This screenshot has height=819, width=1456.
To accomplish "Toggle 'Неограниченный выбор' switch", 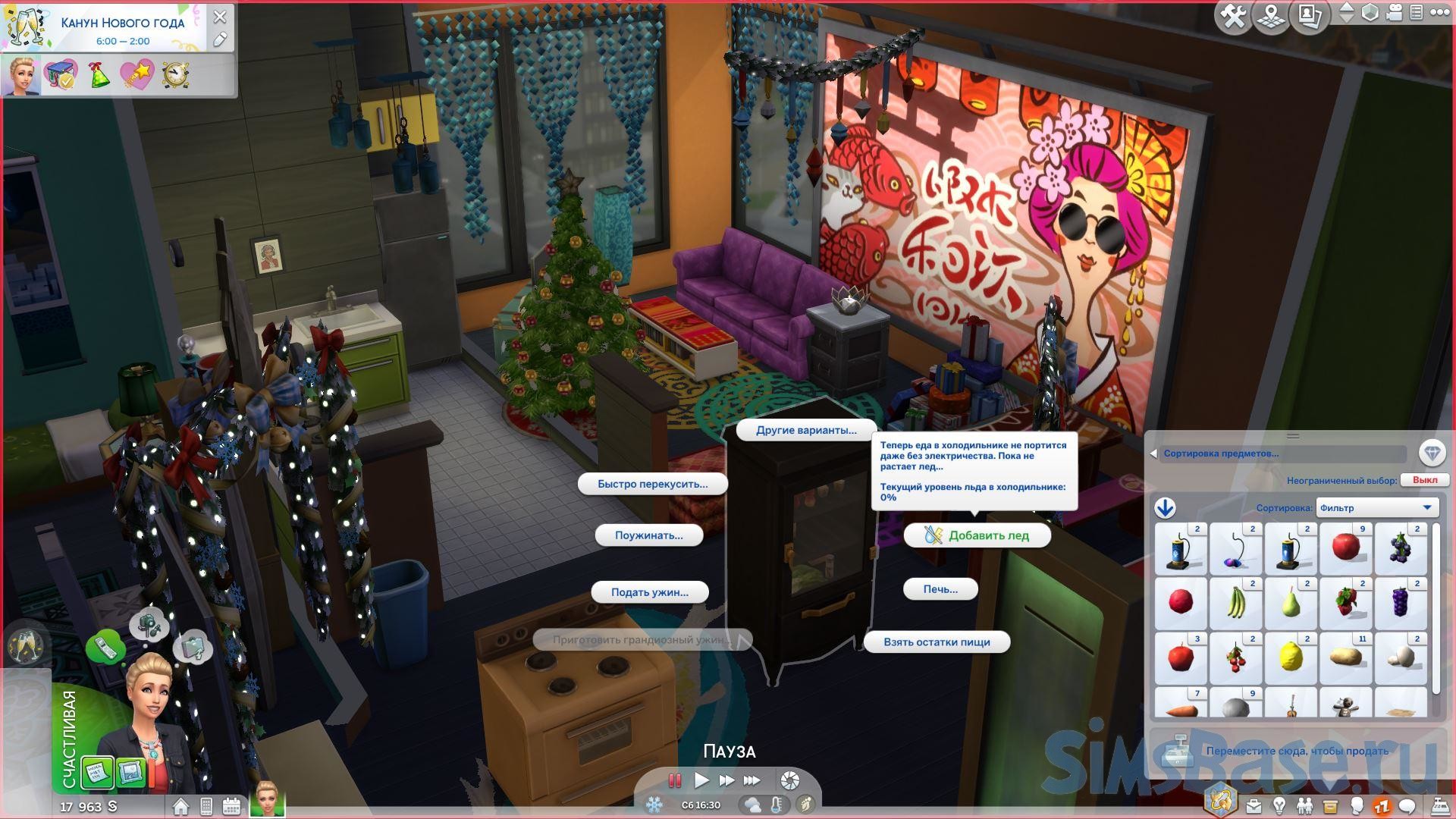I will (x=1424, y=480).
